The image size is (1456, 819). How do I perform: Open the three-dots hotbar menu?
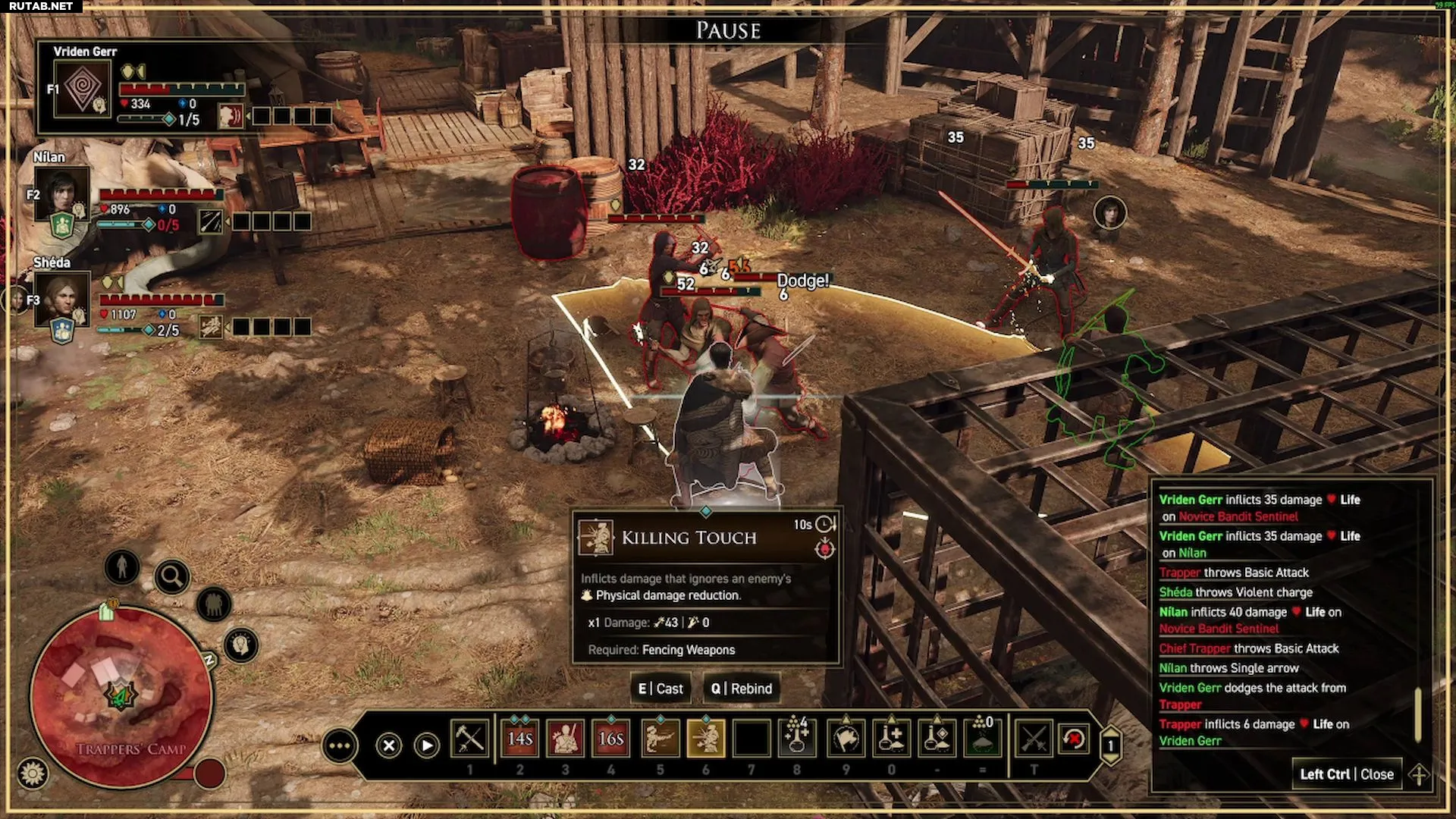(x=339, y=746)
